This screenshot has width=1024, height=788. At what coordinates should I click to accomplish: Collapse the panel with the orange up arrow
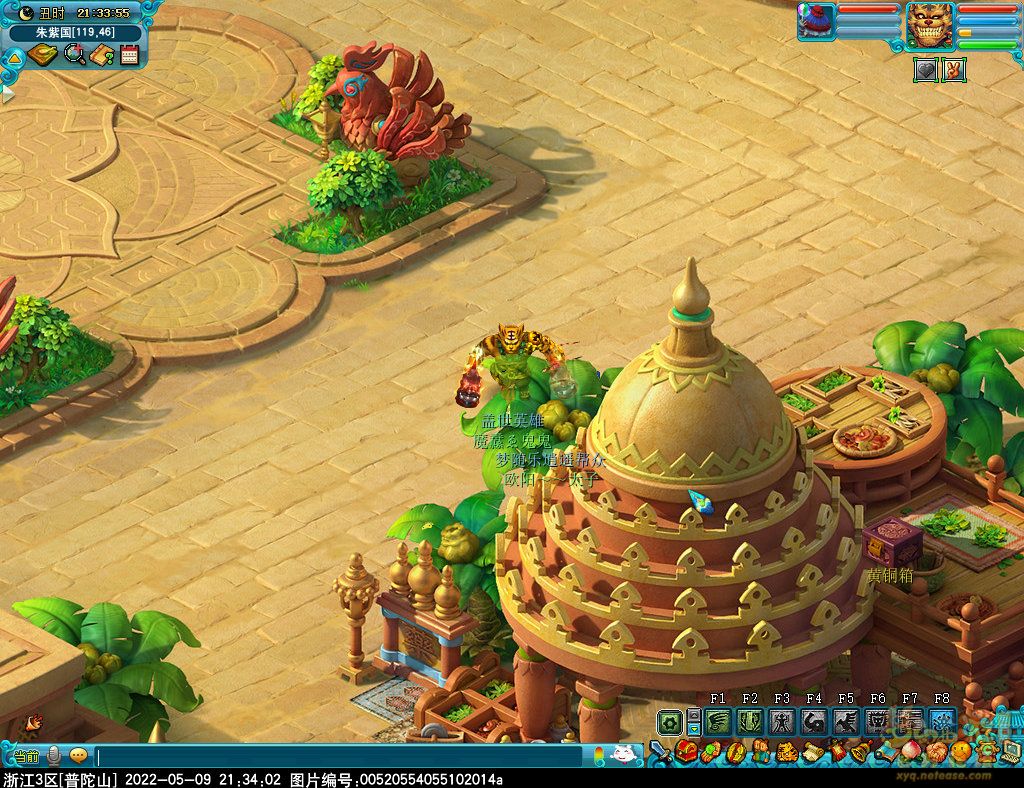point(14,58)
